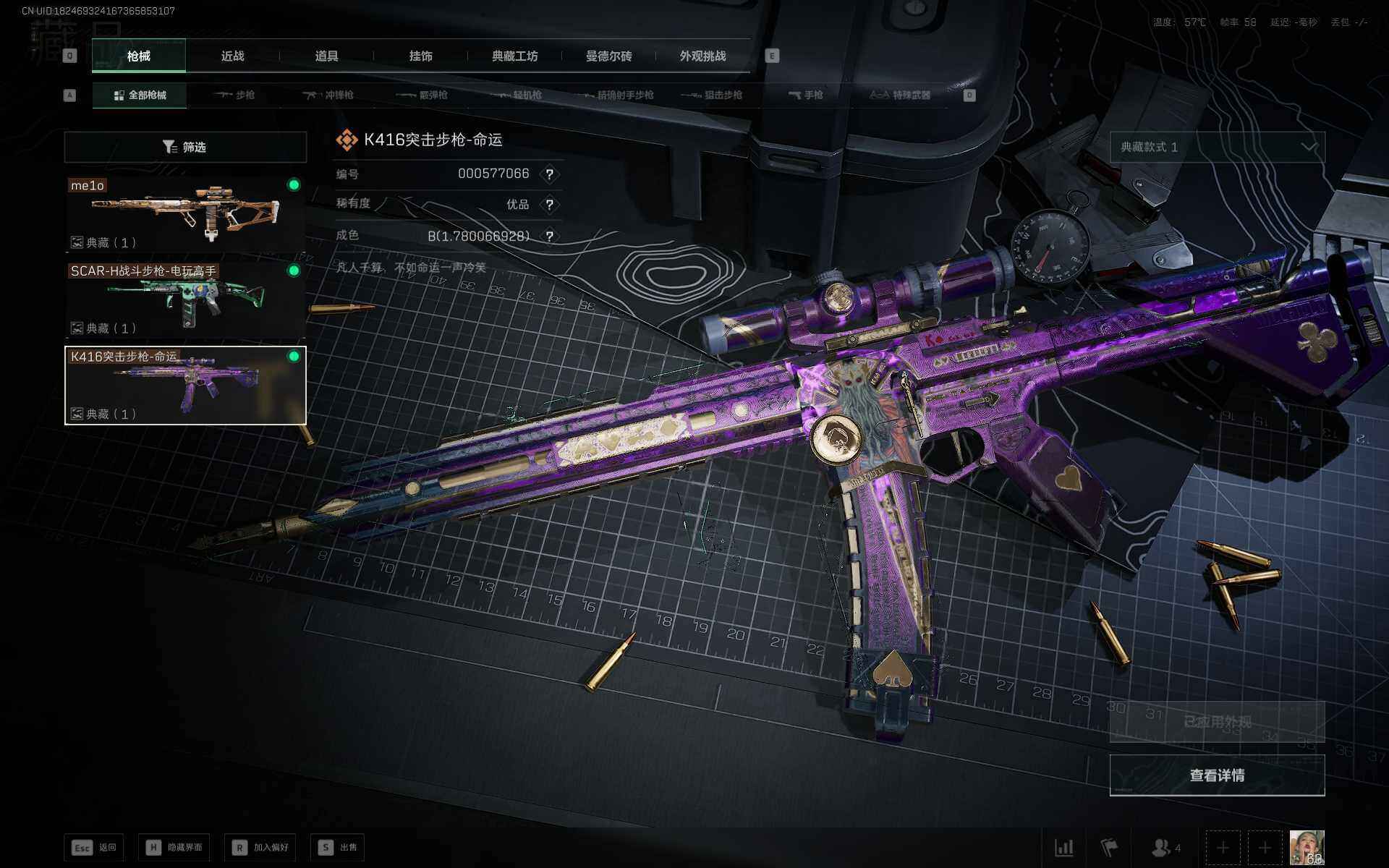Open the 道具 items tab
Viewport: 1389px width, 868px height.
(x=326, y=56)
